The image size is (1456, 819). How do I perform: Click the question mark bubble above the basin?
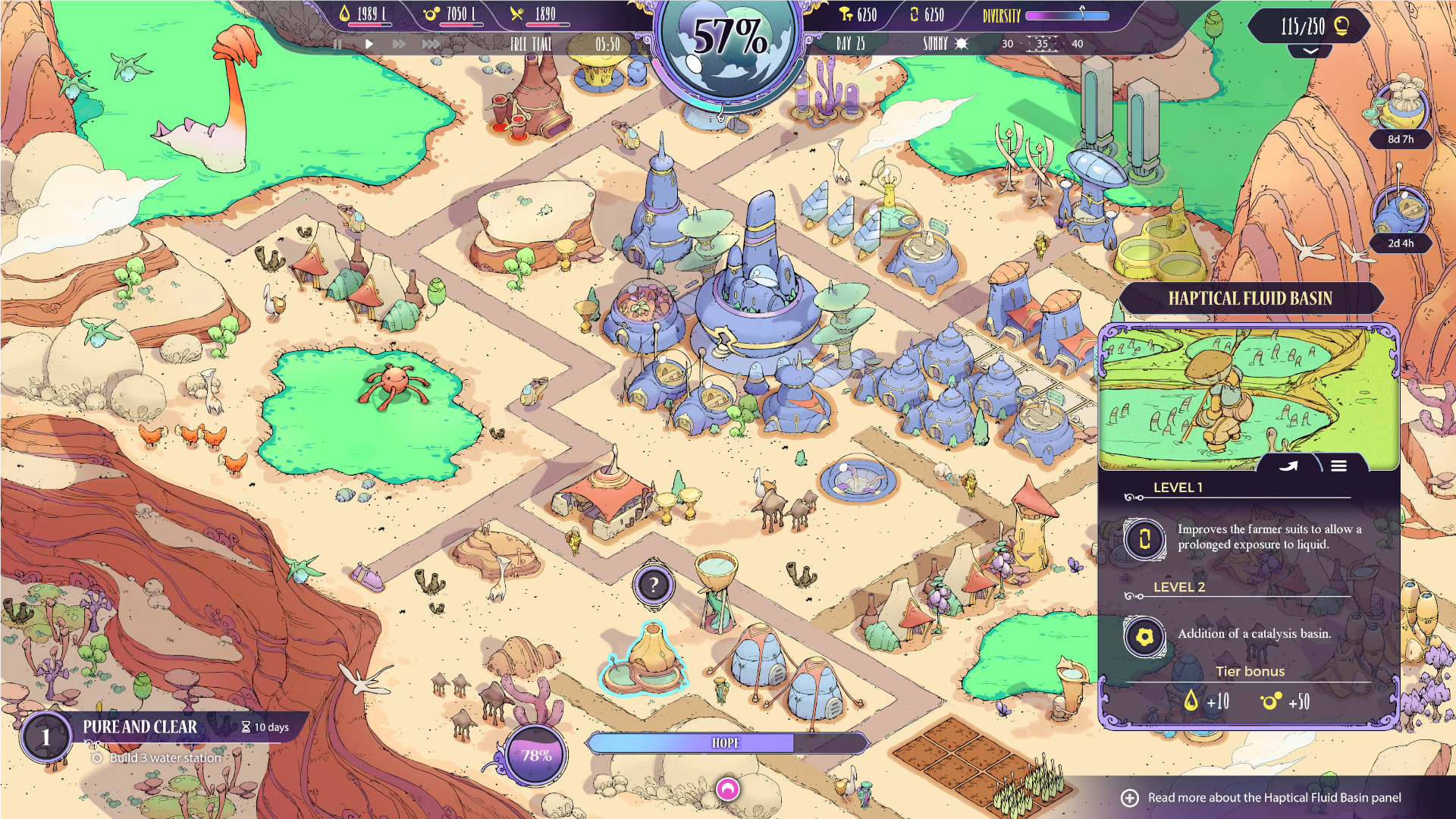coord(653,585)
